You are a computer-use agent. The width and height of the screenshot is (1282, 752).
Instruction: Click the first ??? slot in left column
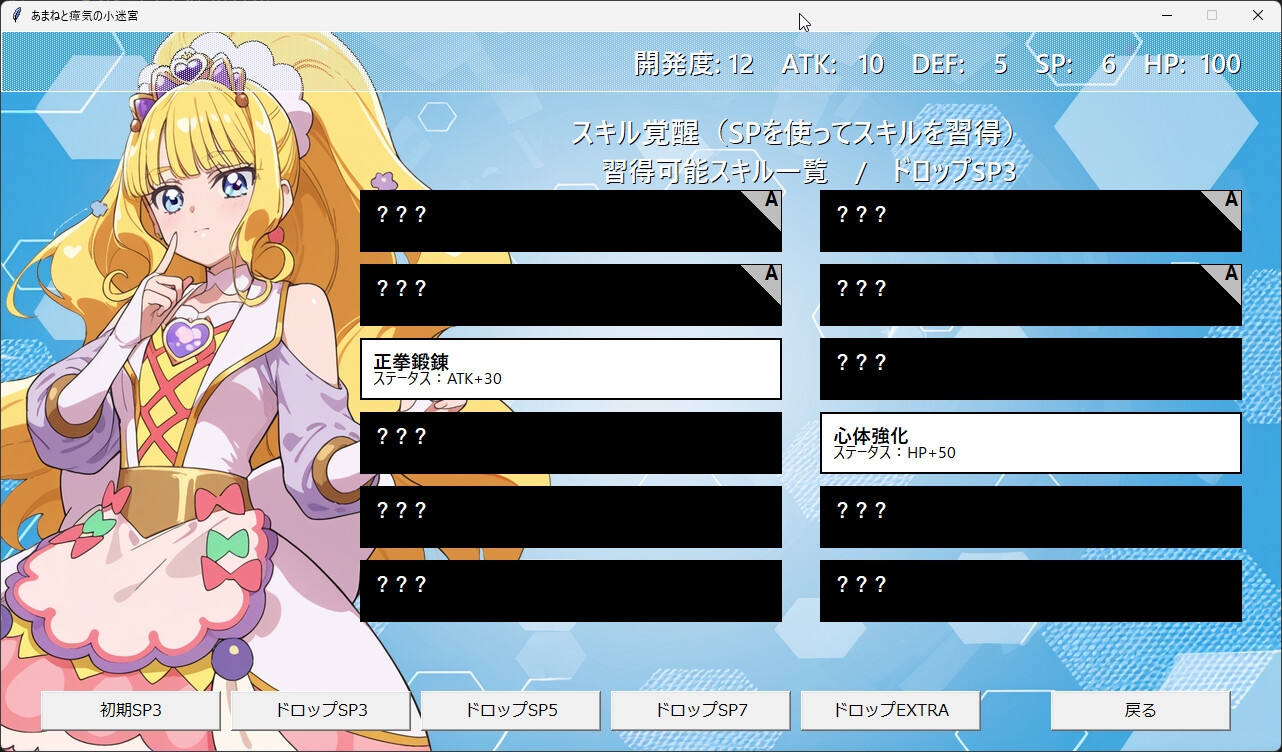pos(570,220)
